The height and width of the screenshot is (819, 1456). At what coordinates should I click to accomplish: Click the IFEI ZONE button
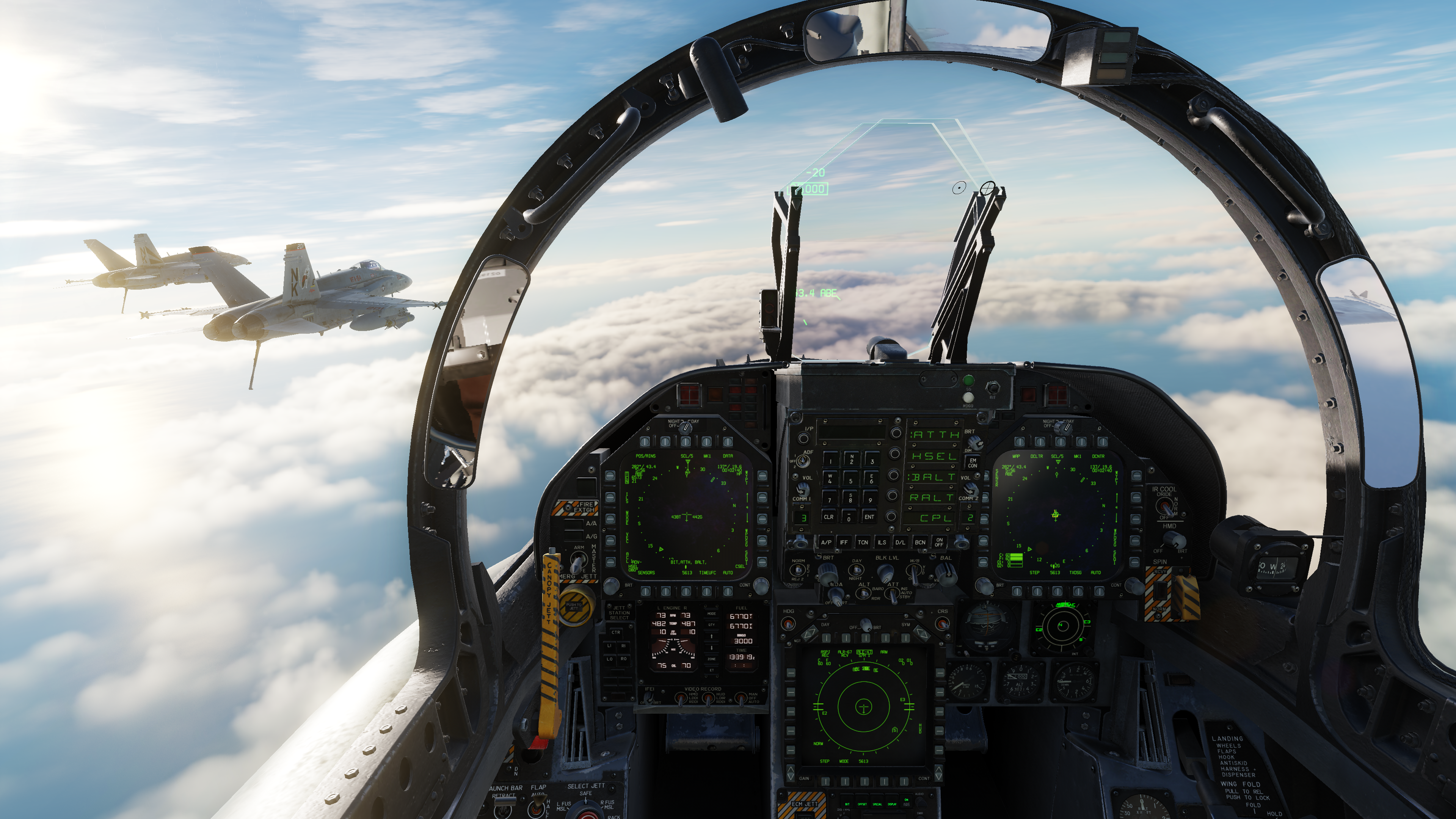coord(712,659)
